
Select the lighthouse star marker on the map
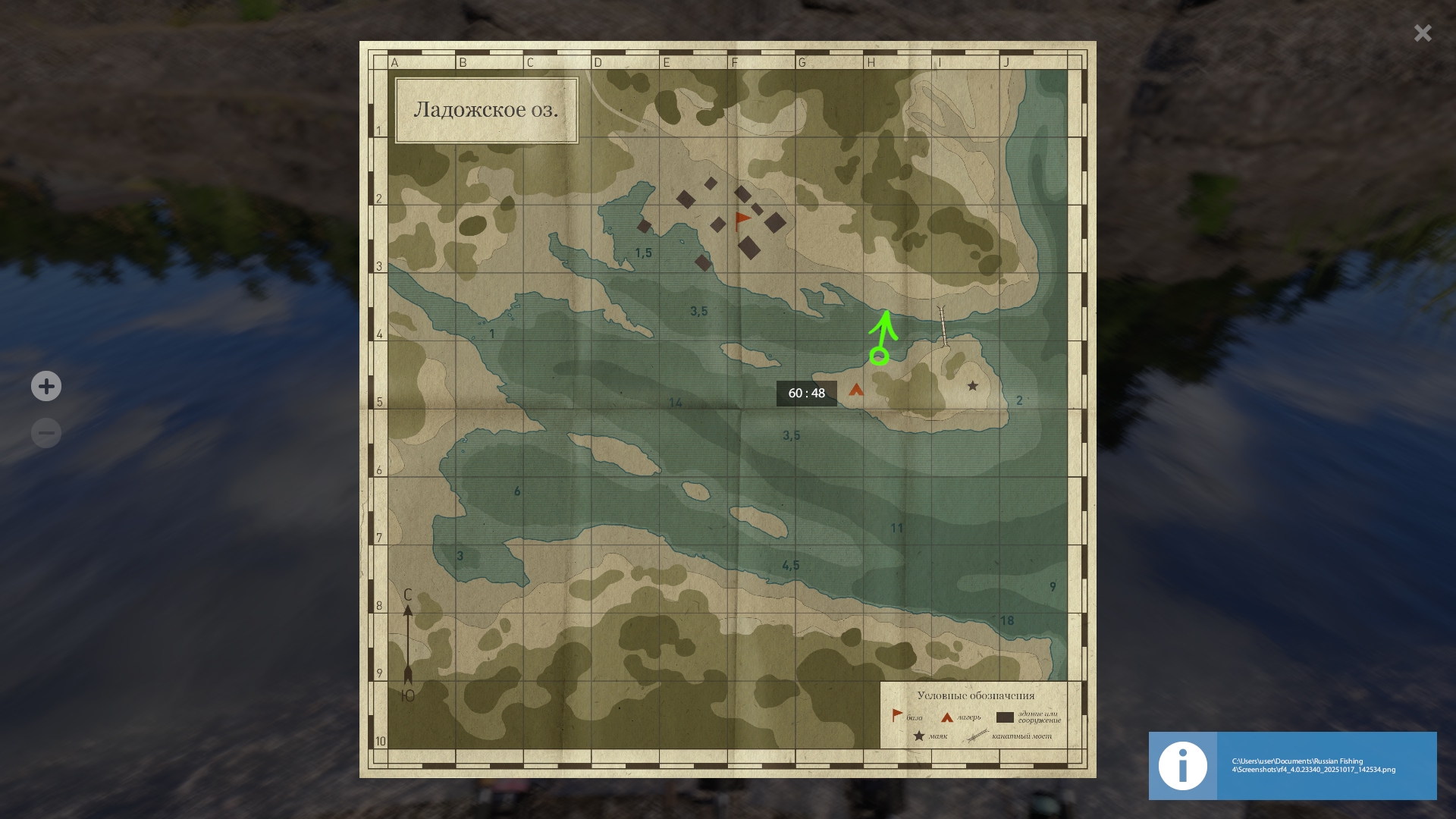pyautogui.click(x=972, y=386)
